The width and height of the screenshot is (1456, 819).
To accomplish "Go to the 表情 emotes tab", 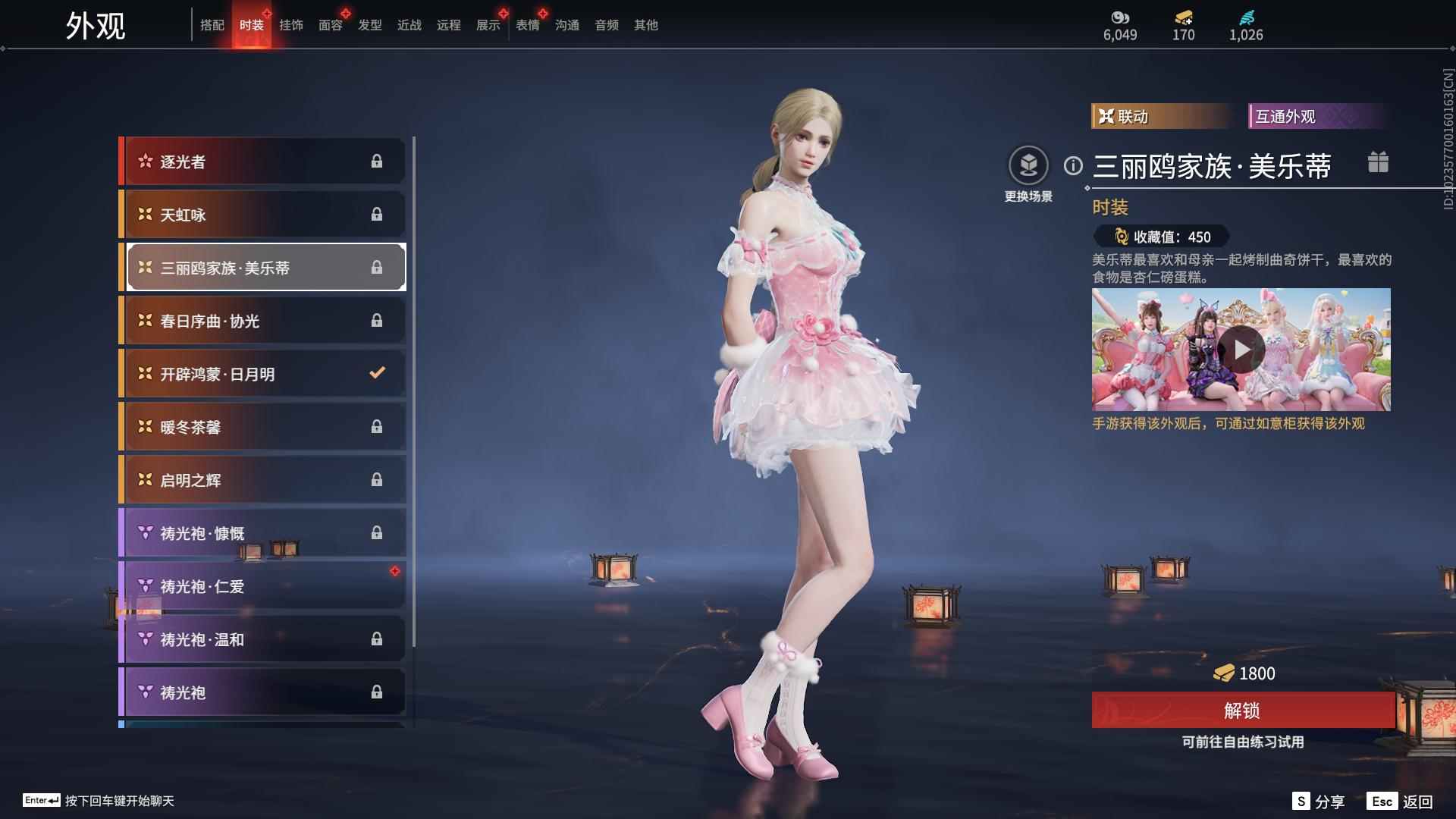I will tap(528, 25).
